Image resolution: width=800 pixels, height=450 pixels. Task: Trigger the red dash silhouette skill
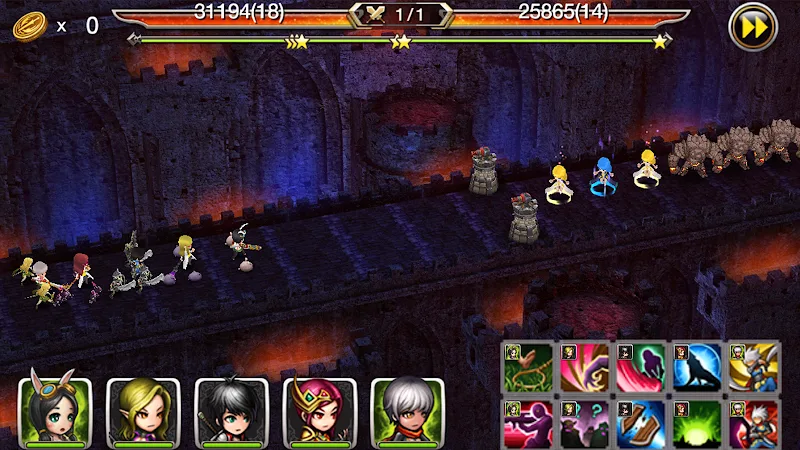641,367
